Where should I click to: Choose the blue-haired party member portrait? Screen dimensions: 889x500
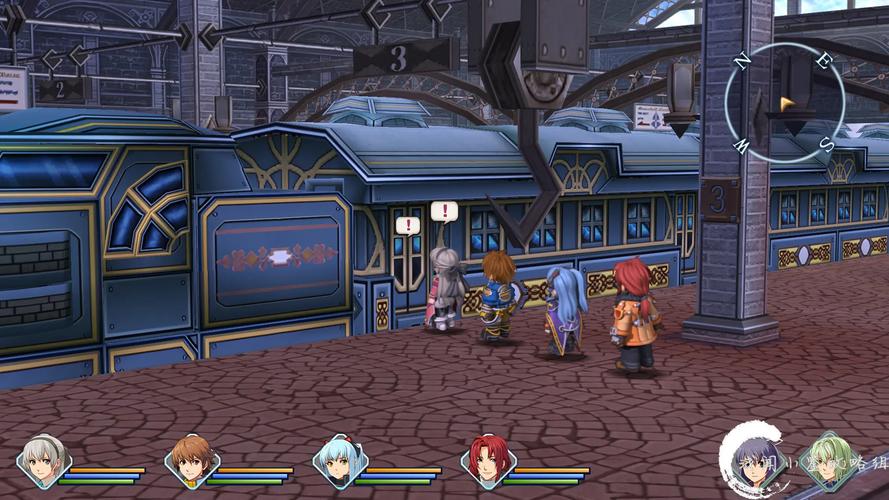click(339, 462)
